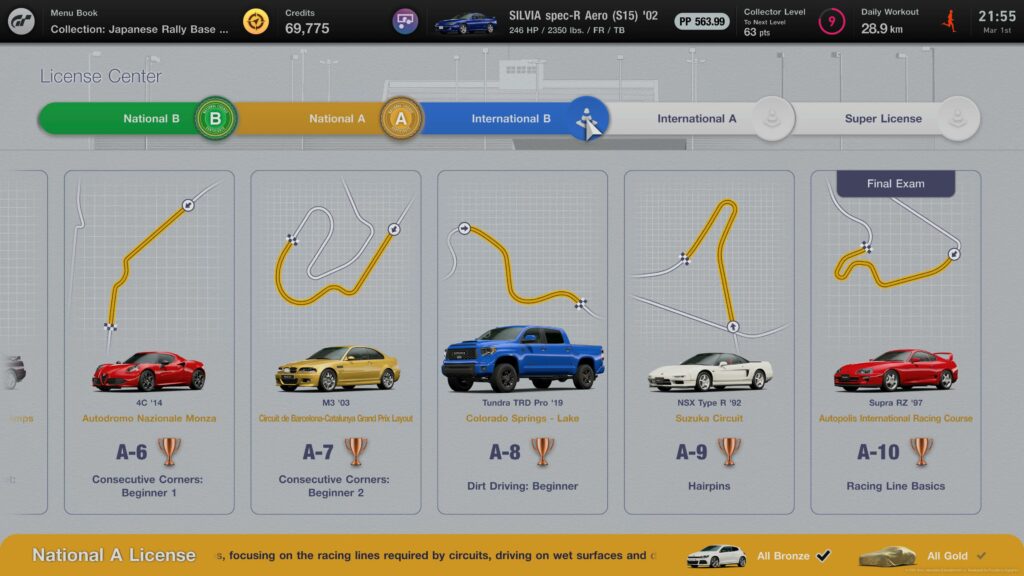Switch to the Super License tab
Viewport: 1024px width, 576px height.
(x=882, y=119)
